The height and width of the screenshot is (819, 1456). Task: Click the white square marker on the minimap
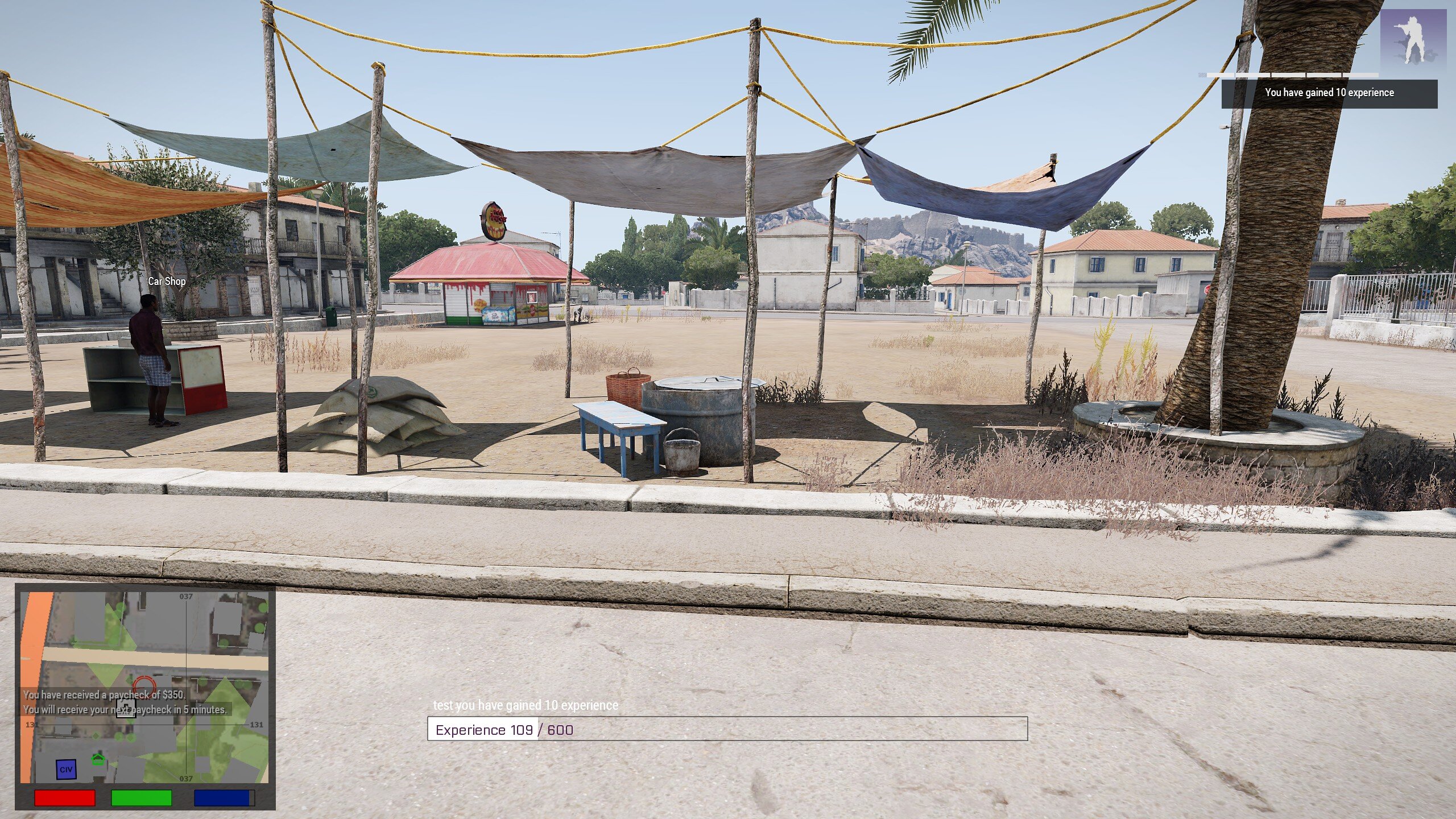tap(126, 708)
